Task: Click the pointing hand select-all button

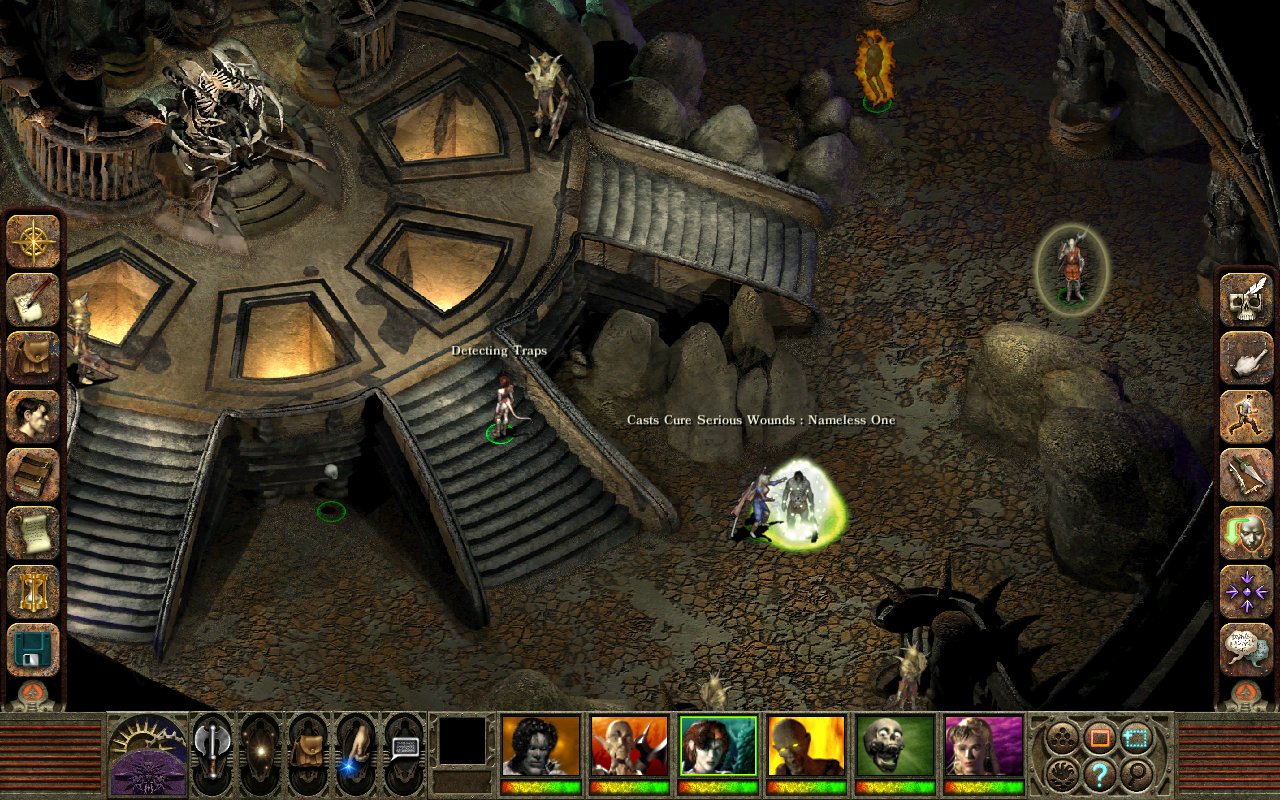Action: (1245, 357)
